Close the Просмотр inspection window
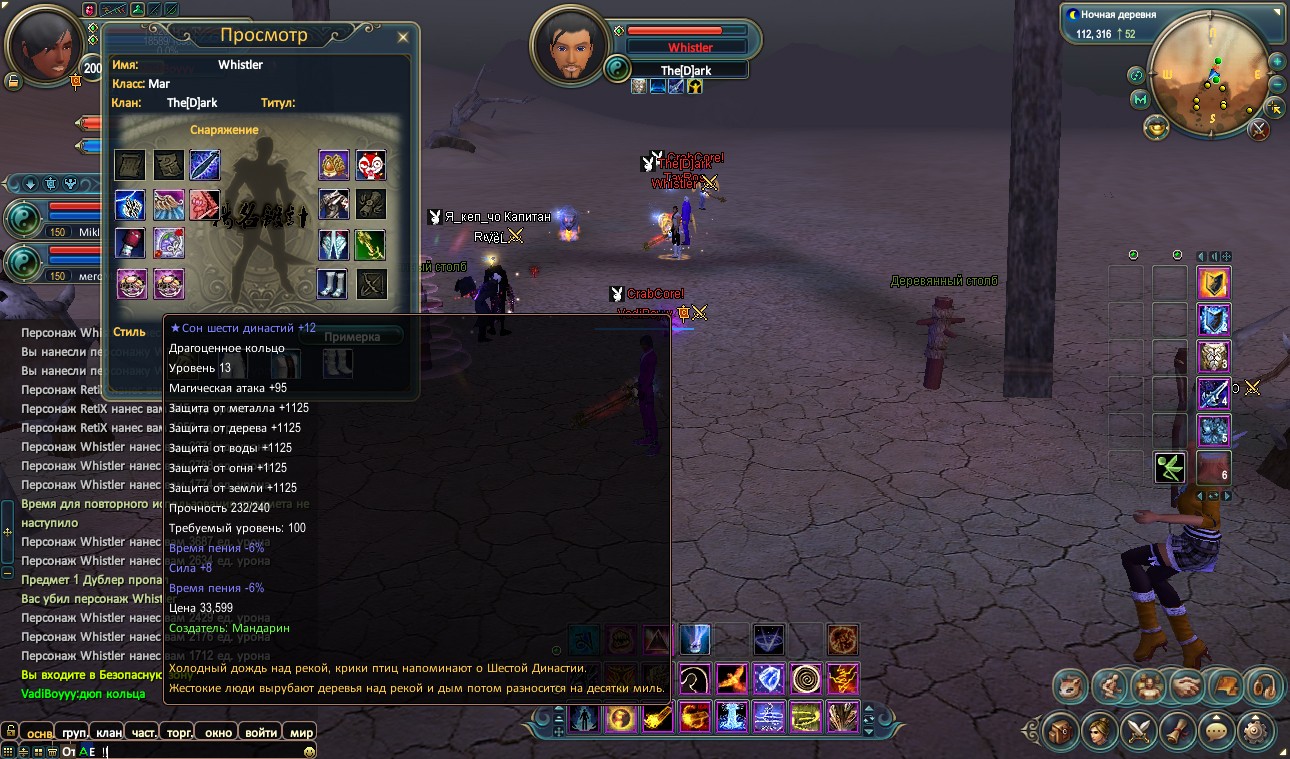The image size is (1290, 759). [x=403, y=38]
